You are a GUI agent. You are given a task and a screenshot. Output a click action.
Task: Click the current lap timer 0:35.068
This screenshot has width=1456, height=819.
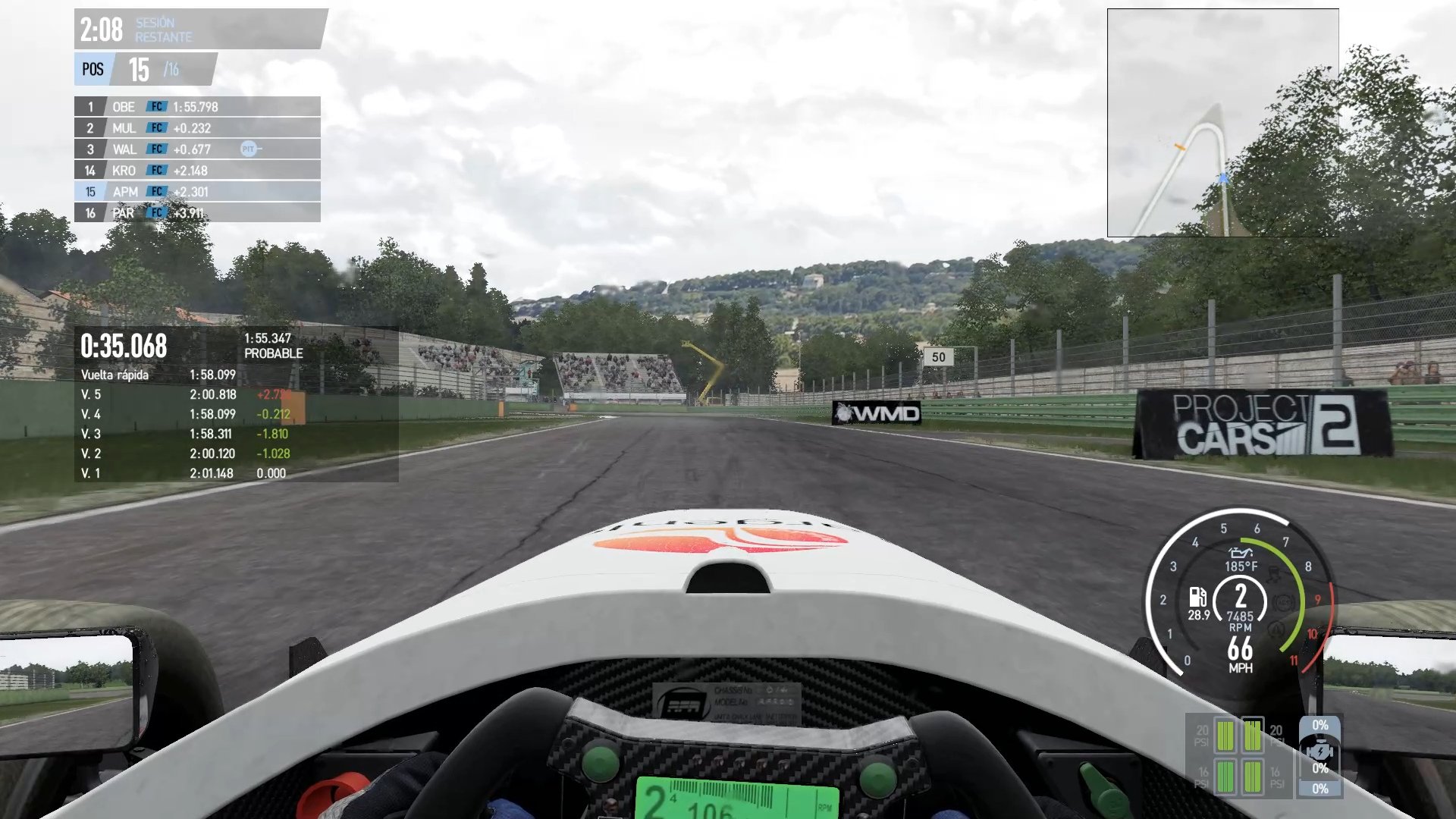pyautogui.click(x=123, y=347)
